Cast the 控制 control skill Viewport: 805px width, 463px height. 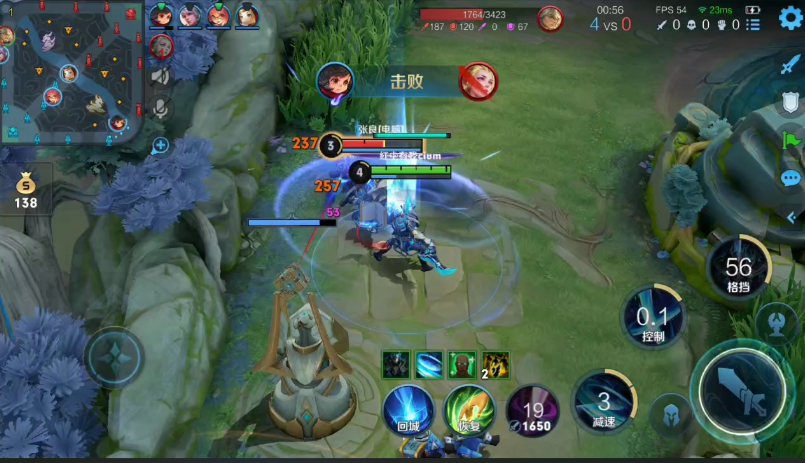(652, 318)
